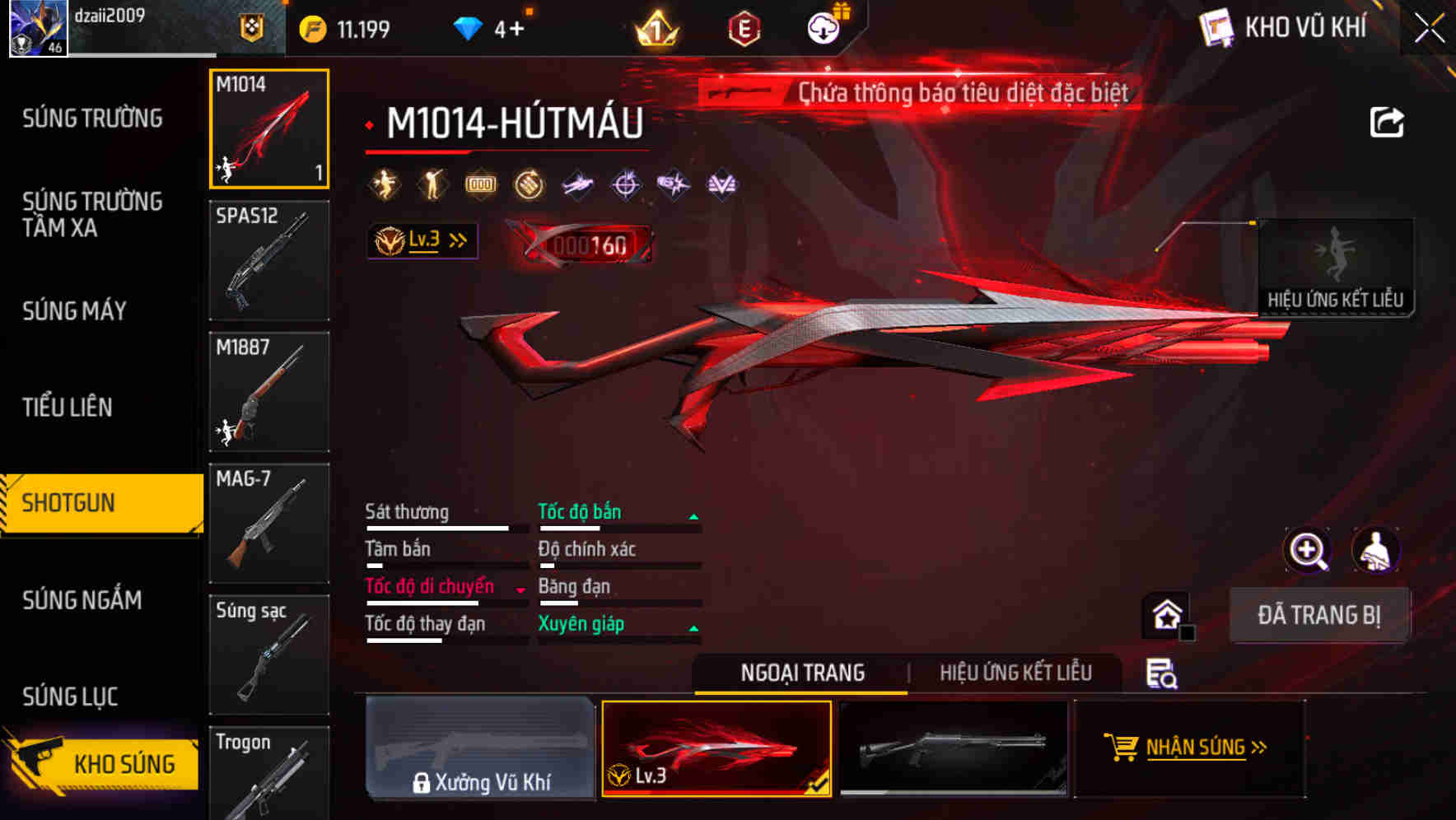
Task: Select the SPAS12 weapon thumbnail
Action: (x=268, y=259)
